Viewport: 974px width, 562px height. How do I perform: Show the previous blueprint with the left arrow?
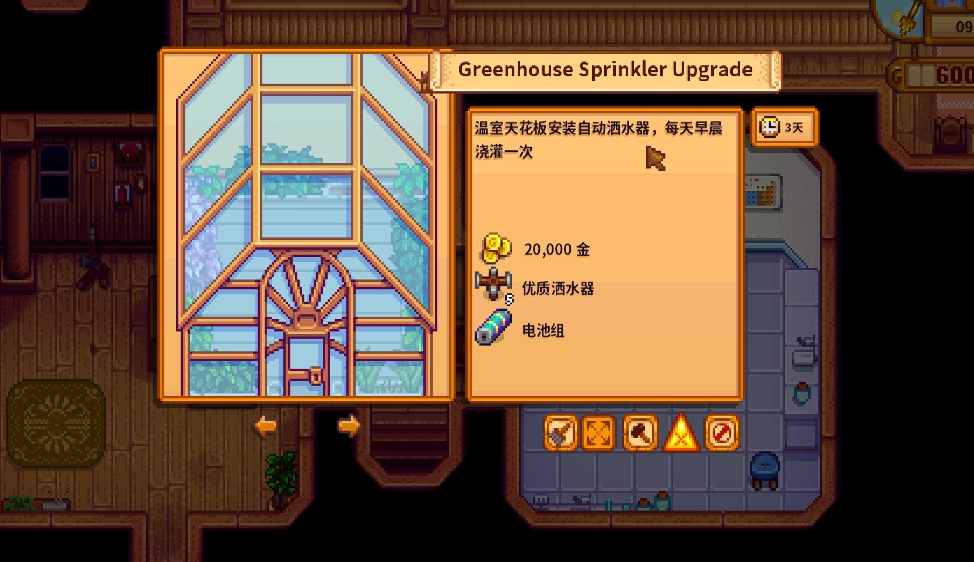[265, 426]
